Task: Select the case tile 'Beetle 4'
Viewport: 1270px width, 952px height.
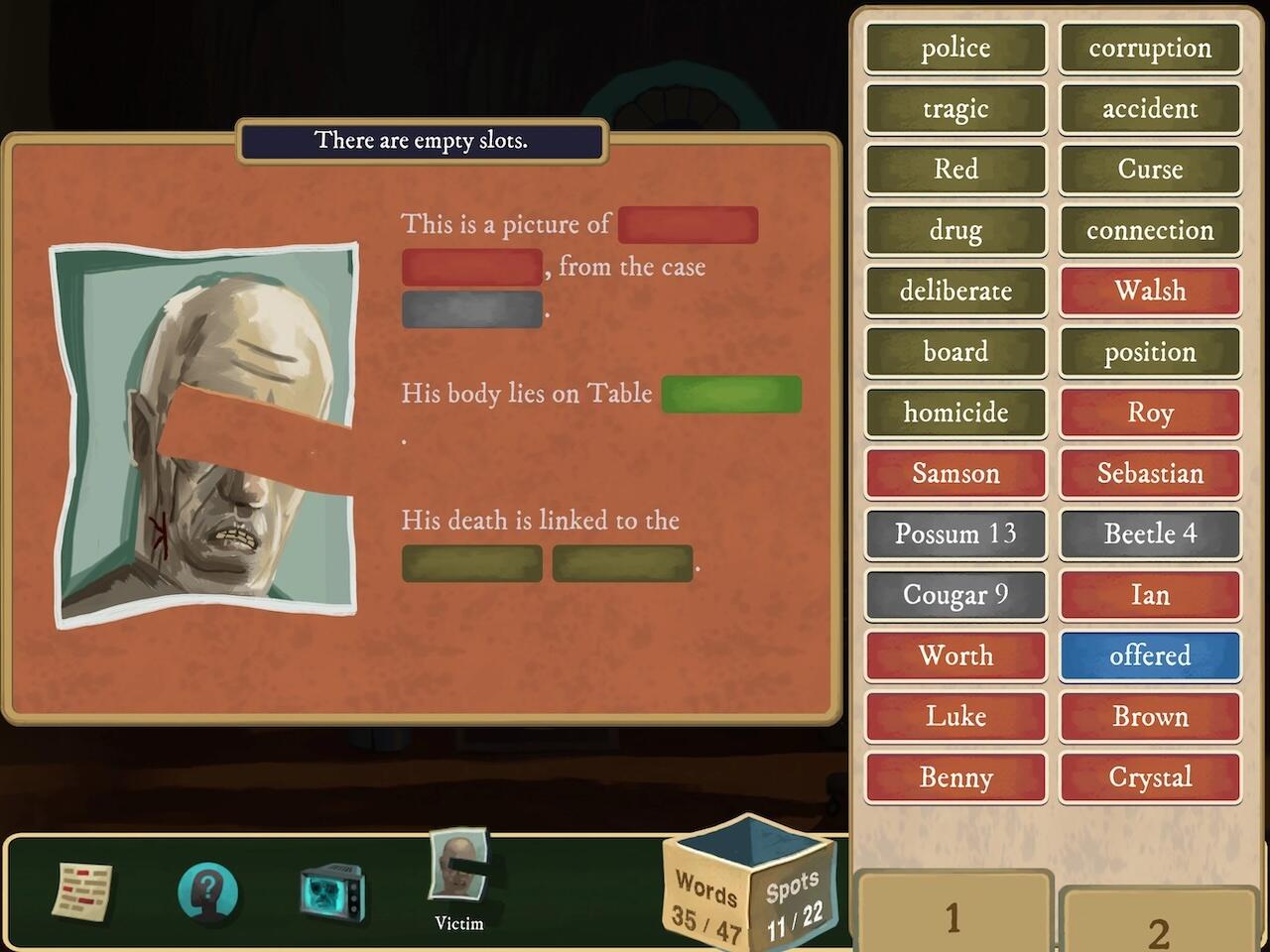Action: (1150, 535)
